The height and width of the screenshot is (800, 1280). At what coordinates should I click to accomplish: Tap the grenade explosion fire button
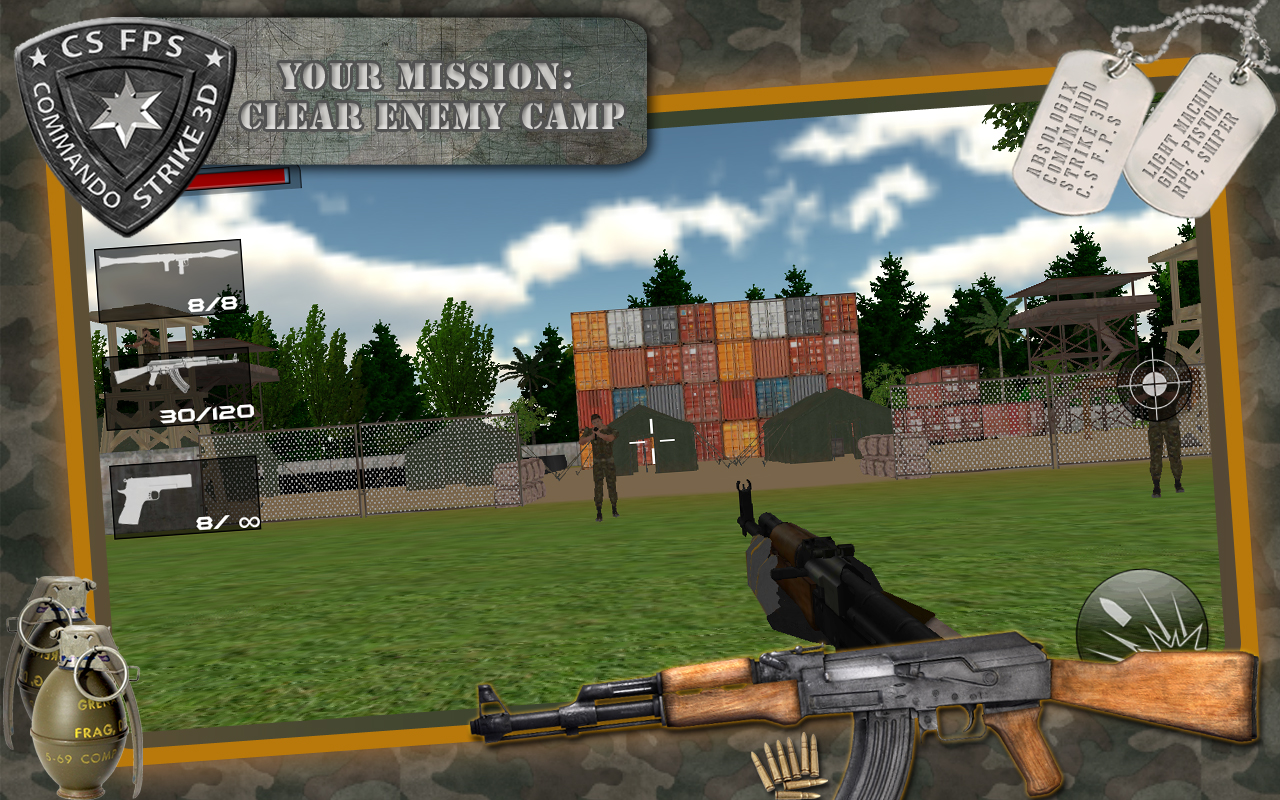click(1140, 615)
